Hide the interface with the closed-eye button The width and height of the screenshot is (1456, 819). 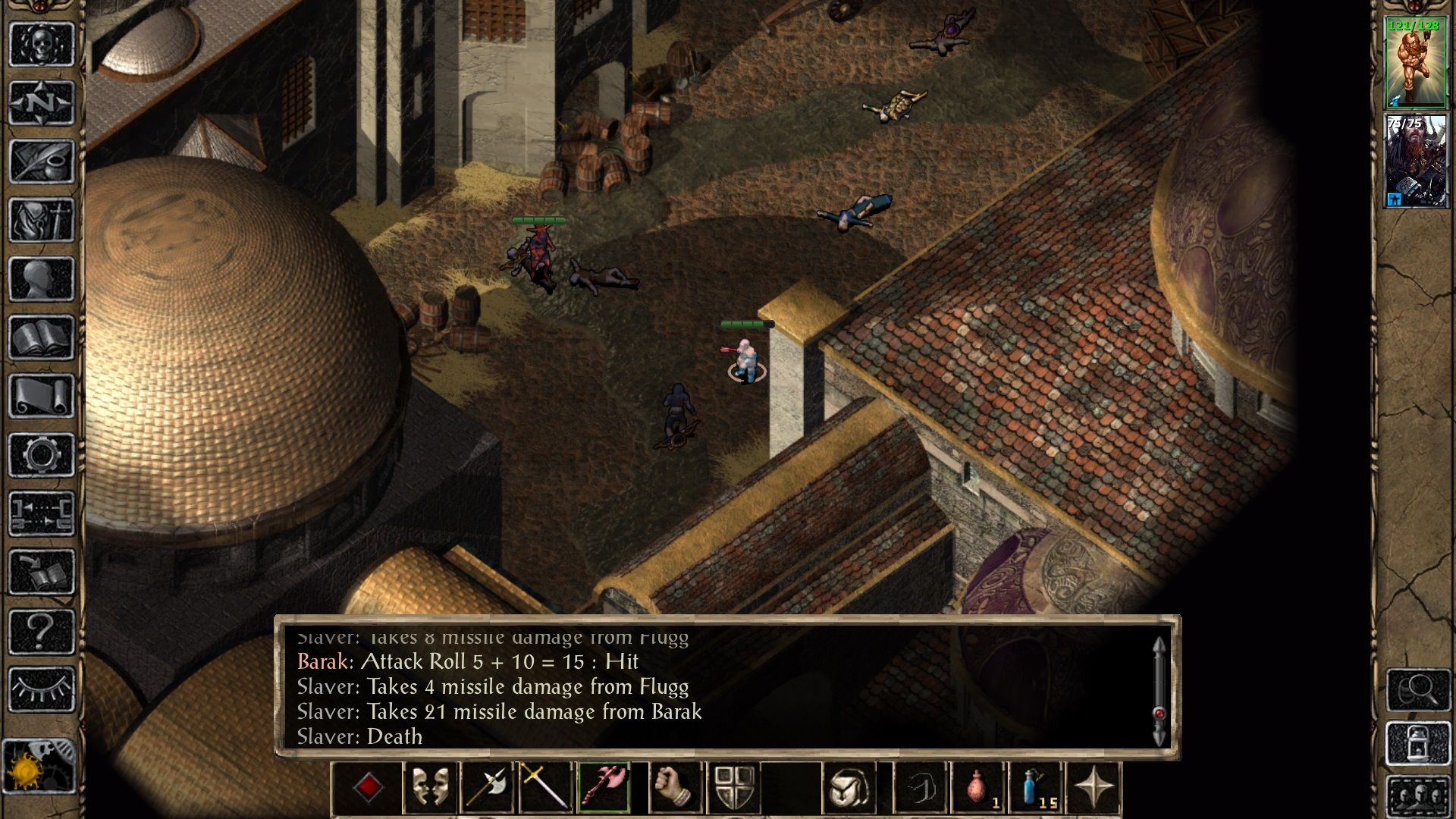[x=42, y=689]
